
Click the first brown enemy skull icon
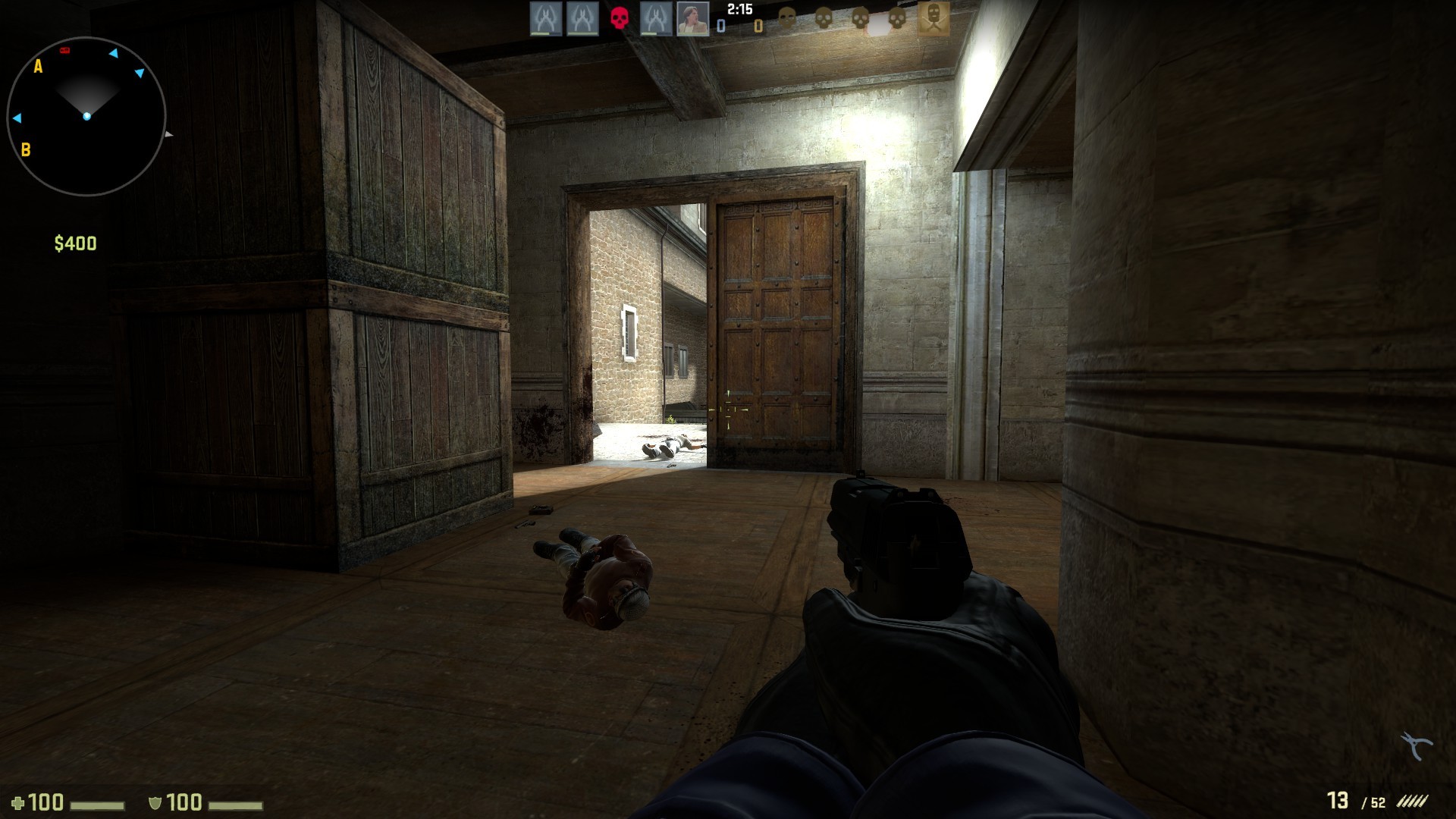786,19
